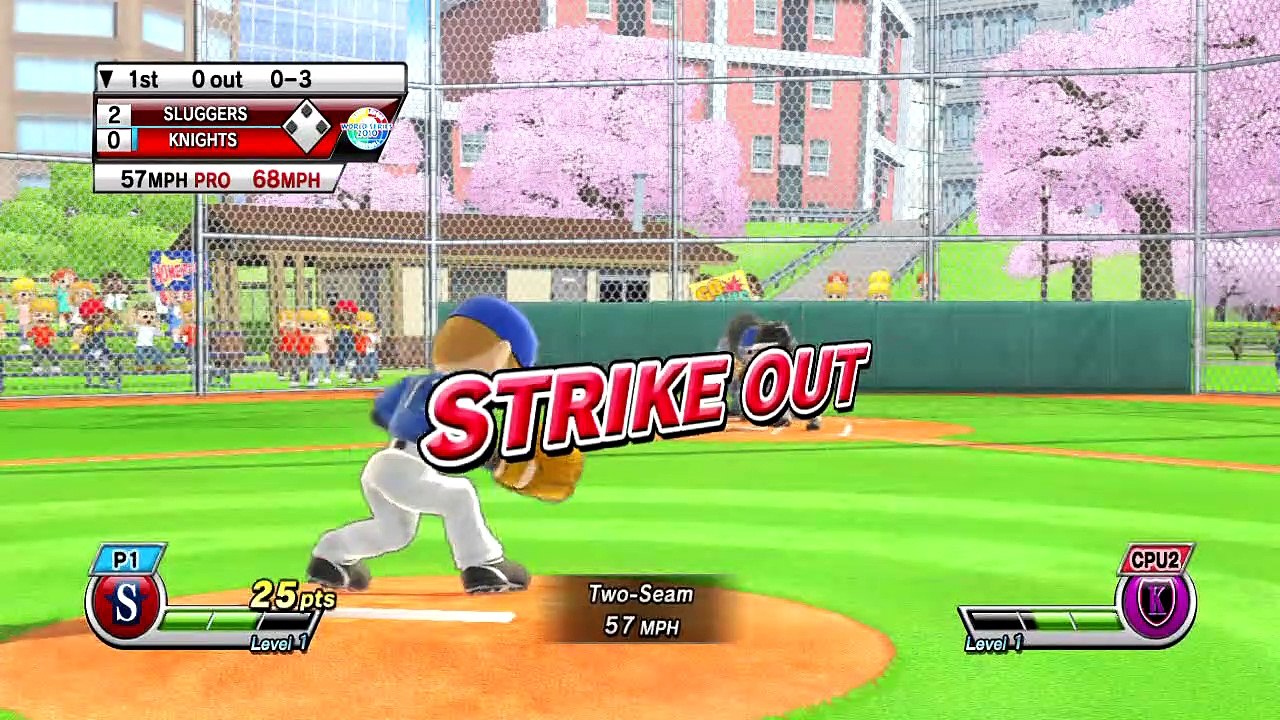Open the World Series 2010 logo
Image resolution: width=1280 pixels, height=720 pixels.
365,128
